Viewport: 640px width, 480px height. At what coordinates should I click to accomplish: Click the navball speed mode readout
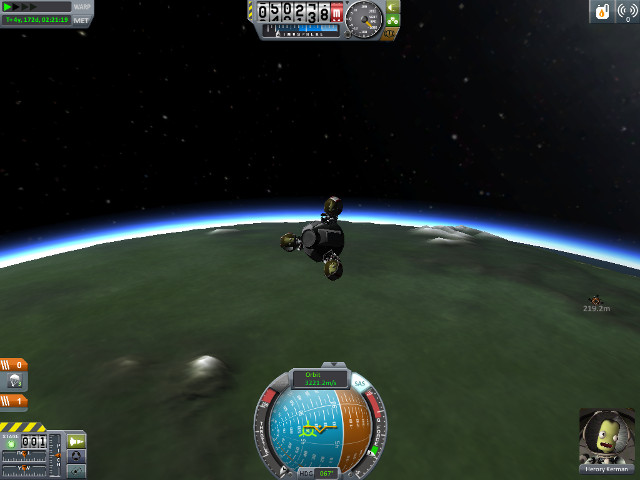[x=320, y=379]
